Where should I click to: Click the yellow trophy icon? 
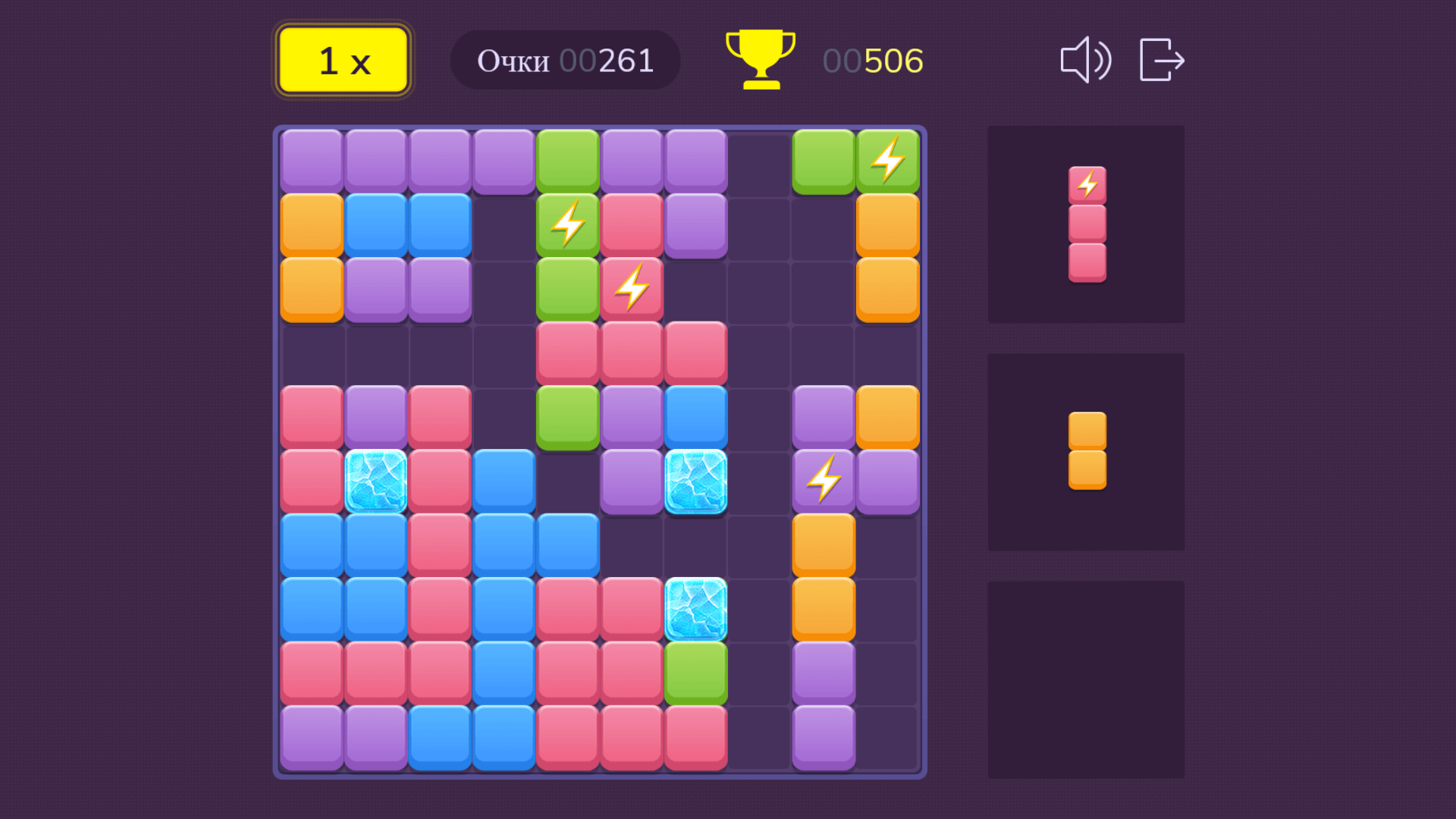[761, 60]
